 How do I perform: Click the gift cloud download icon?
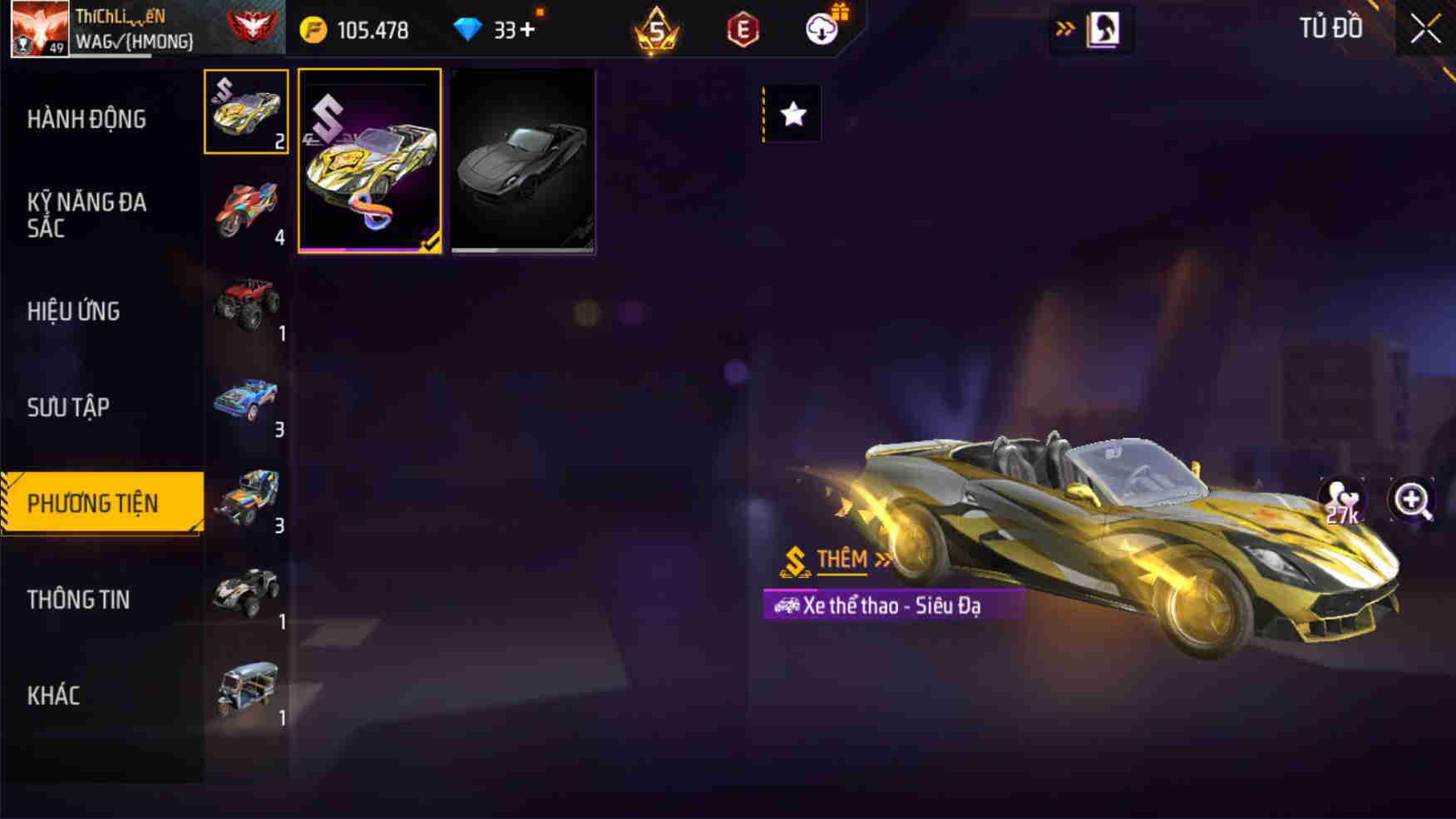pyautogui.click(x=820, y=27)
